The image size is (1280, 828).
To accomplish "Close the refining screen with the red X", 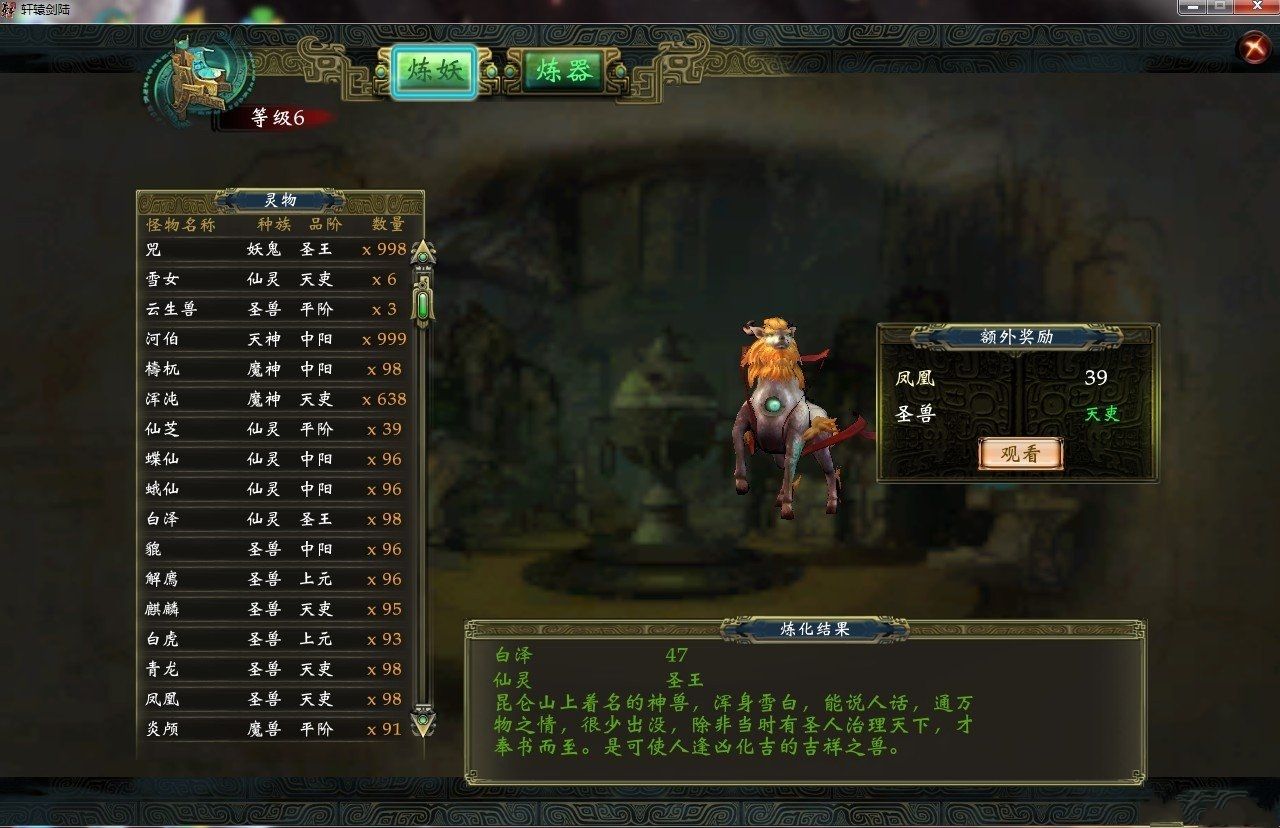I will coord(1252,48).
